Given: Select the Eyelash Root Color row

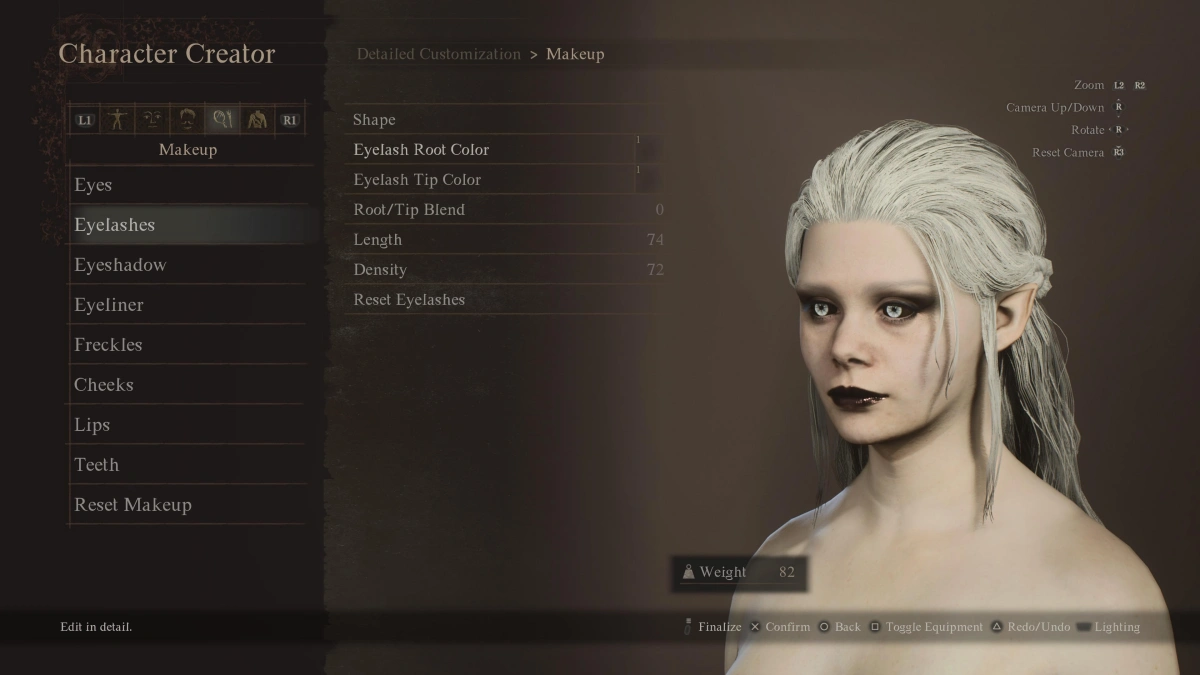Looking at the screenshot, I should click(421, 150).
